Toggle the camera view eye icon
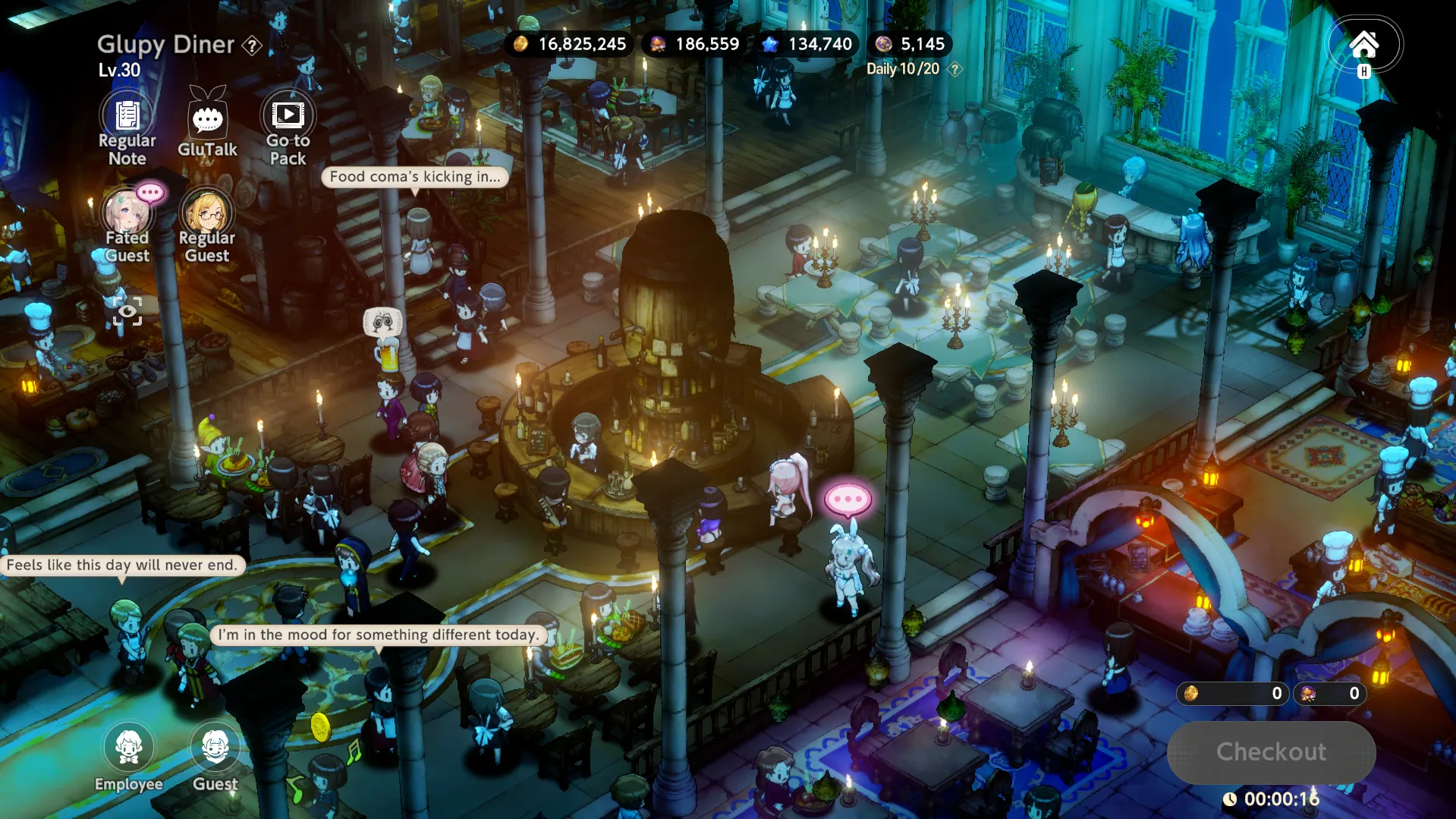Image resolution: width=1456 pixels, height=819 pixels. point(127,311)
